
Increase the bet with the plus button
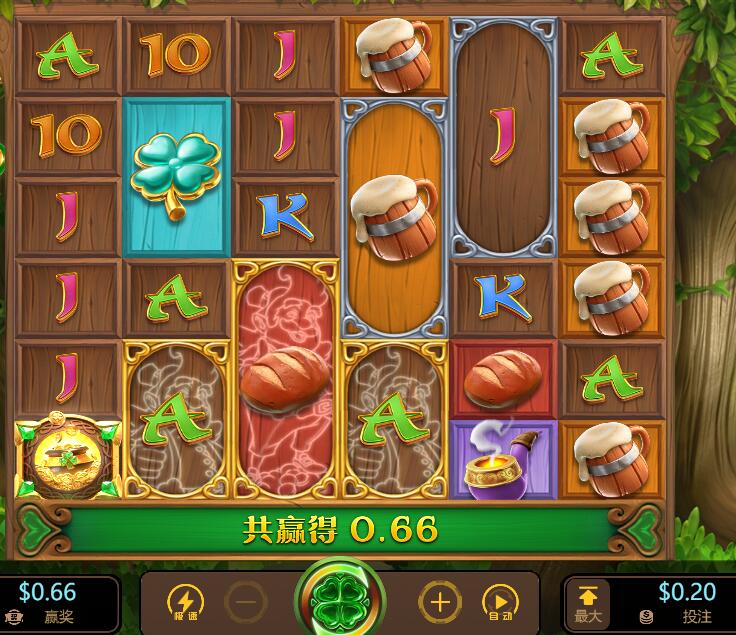tap(438, 602)
